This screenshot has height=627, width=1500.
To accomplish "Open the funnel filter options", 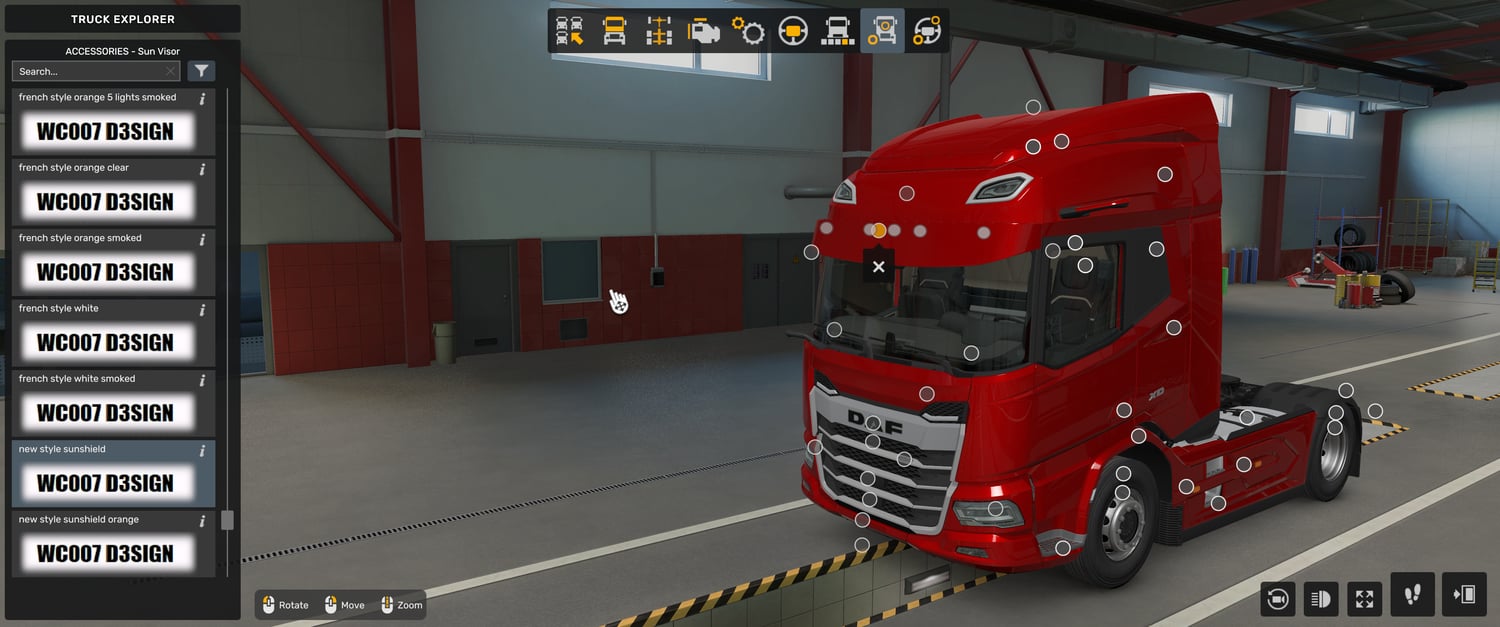I will click(201, 71).
